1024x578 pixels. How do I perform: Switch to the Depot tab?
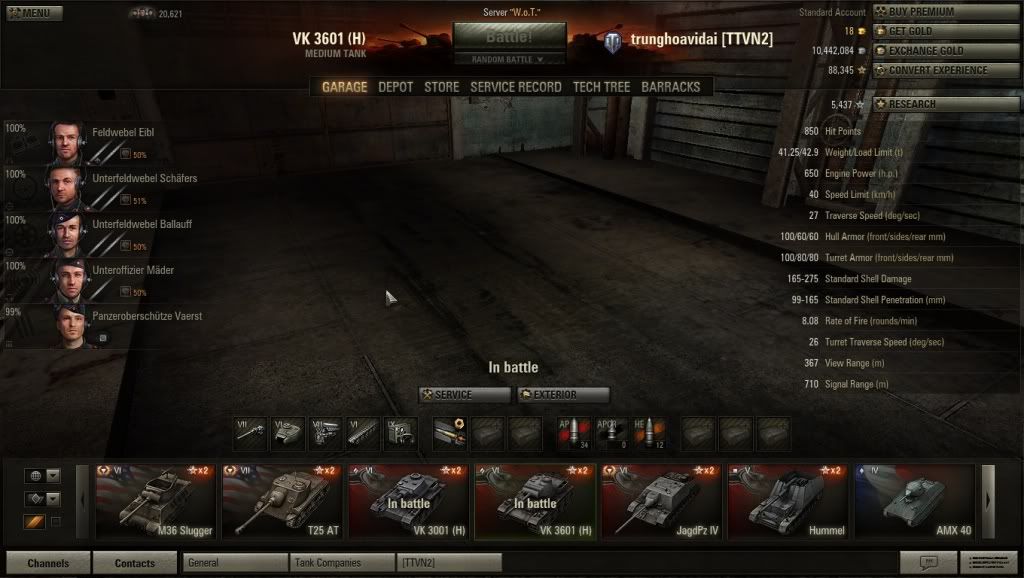click(395, 87)
